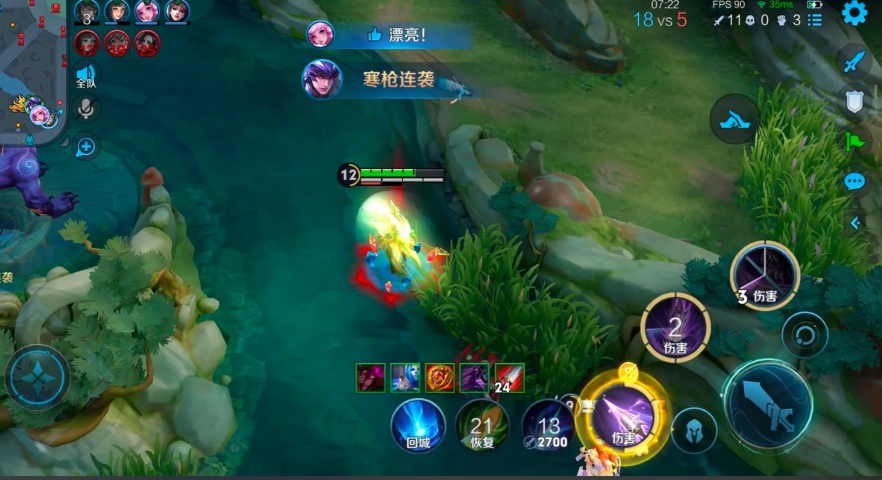
Task: Open the chat message bubble
Action: [854, 181]
